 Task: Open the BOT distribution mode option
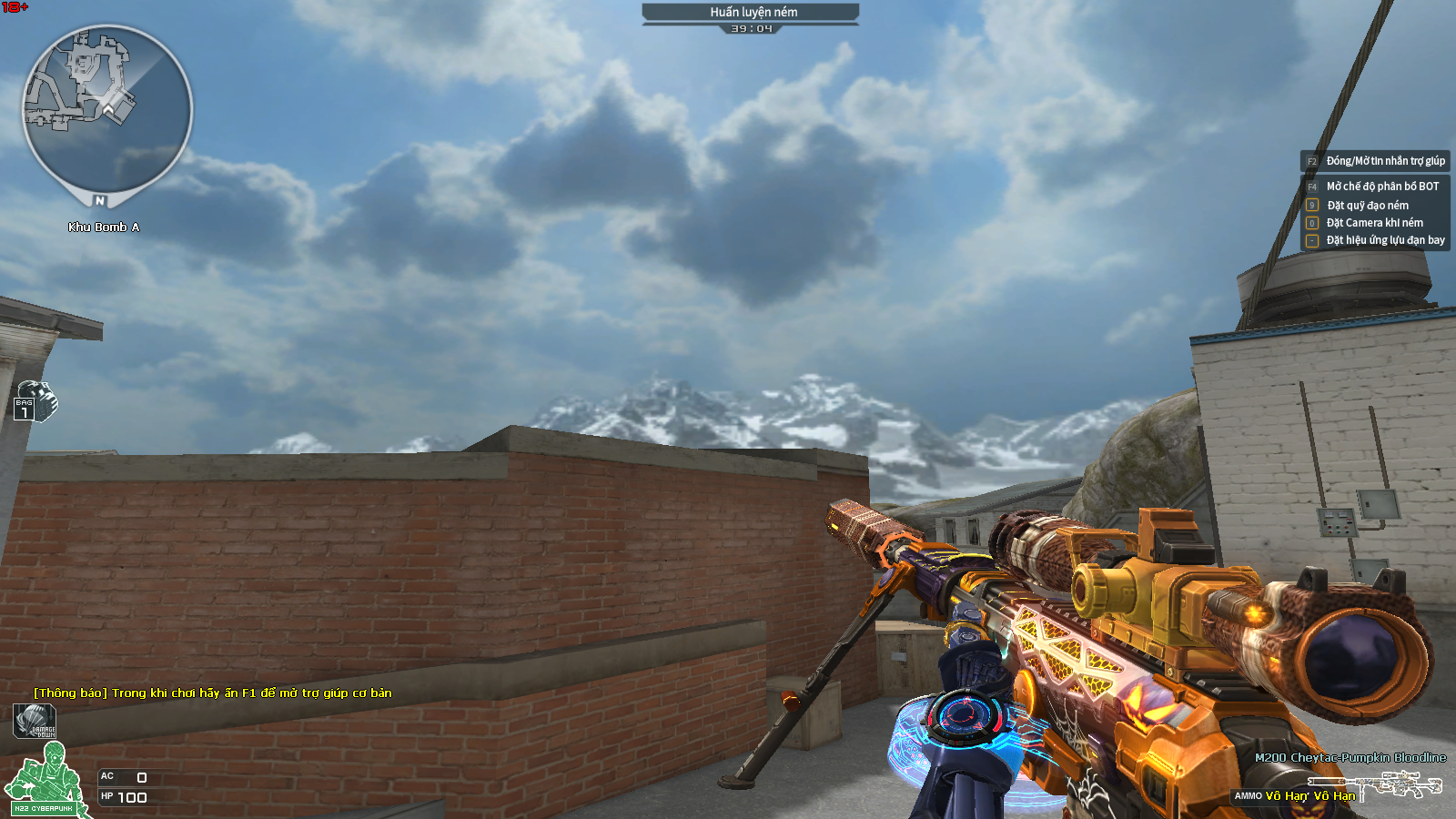tap(1375, 187)
